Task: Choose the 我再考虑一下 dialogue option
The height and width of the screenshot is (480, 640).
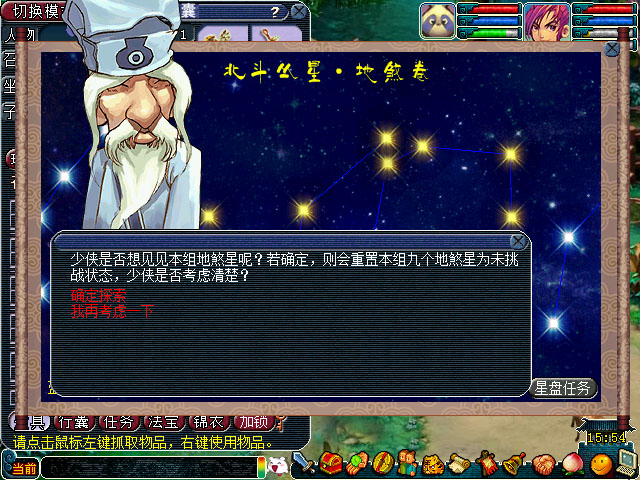Action: click(112, 311)
